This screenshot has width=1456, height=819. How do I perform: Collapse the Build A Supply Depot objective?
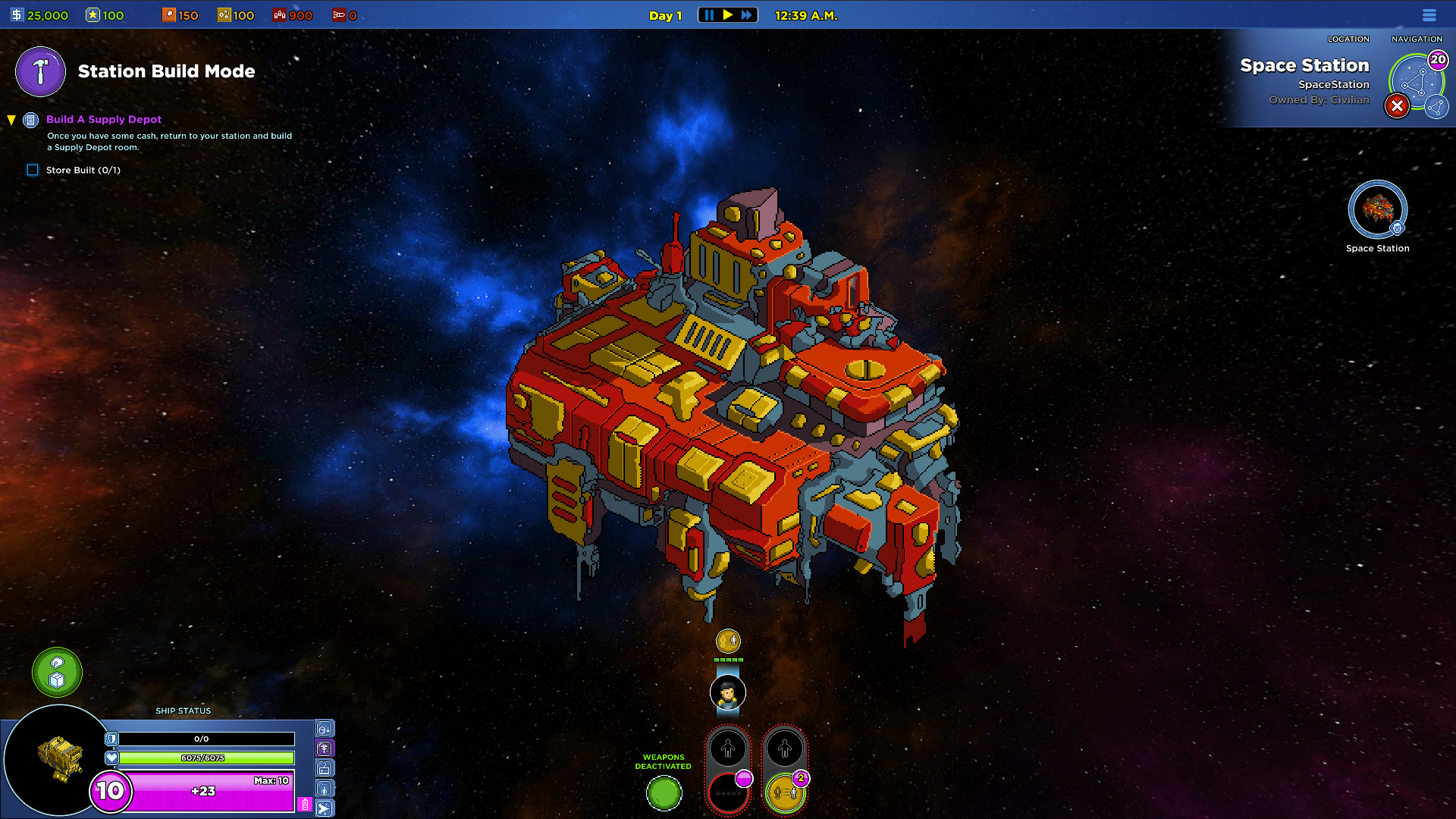[11, 120]
